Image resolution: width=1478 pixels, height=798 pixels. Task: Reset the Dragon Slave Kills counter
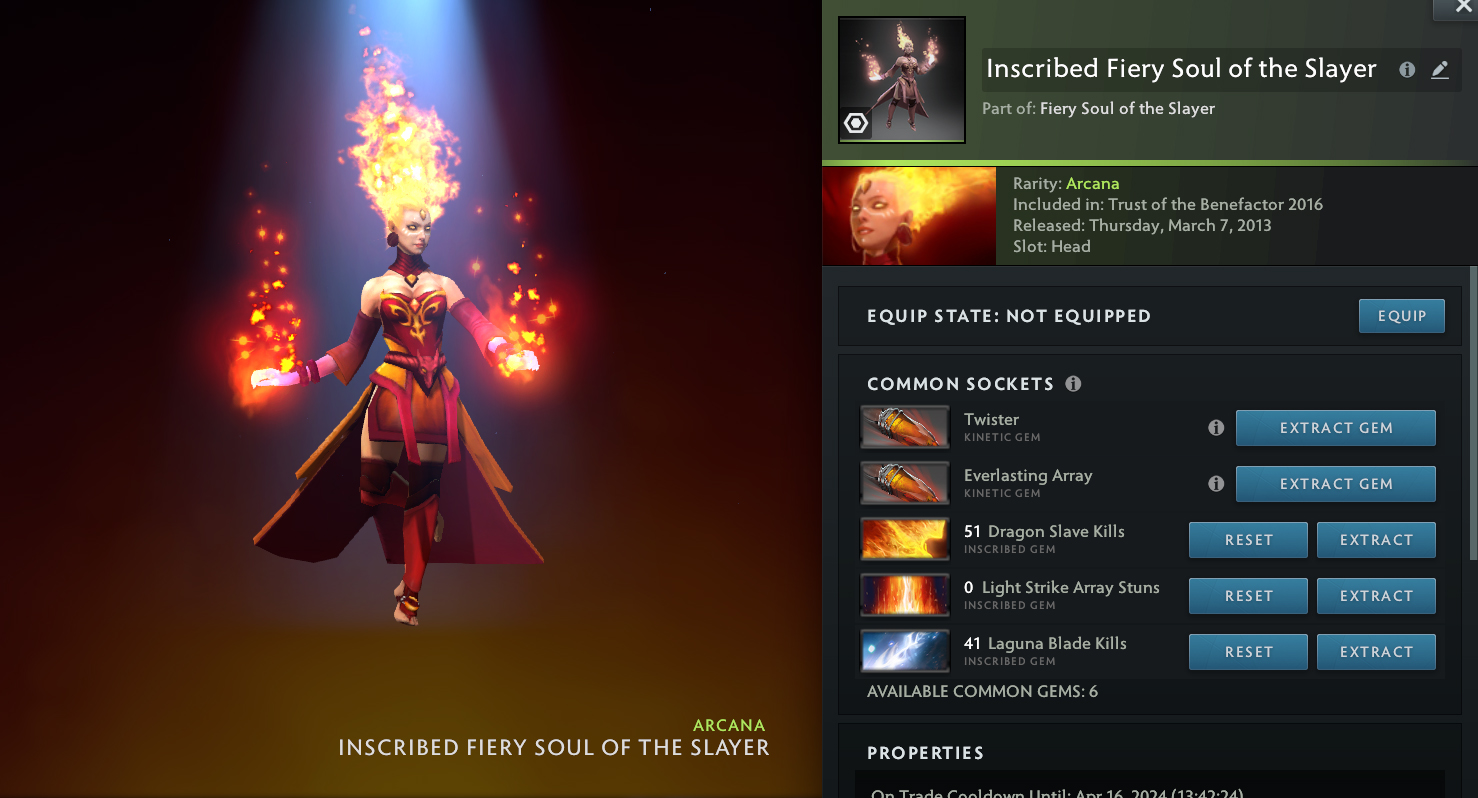coord(1248,540)
